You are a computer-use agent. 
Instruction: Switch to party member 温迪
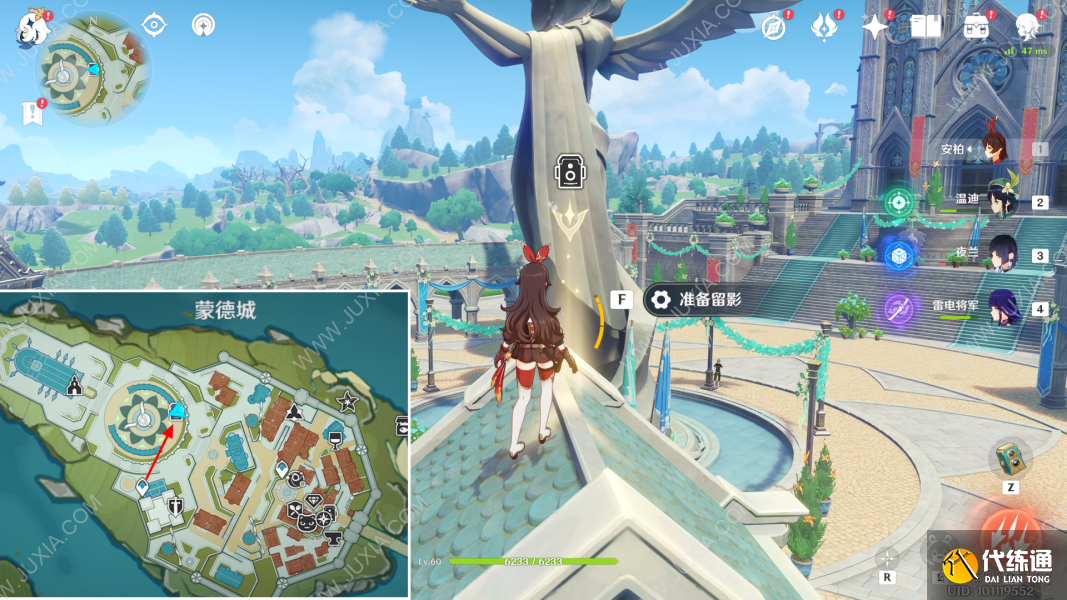point(1001,201)
